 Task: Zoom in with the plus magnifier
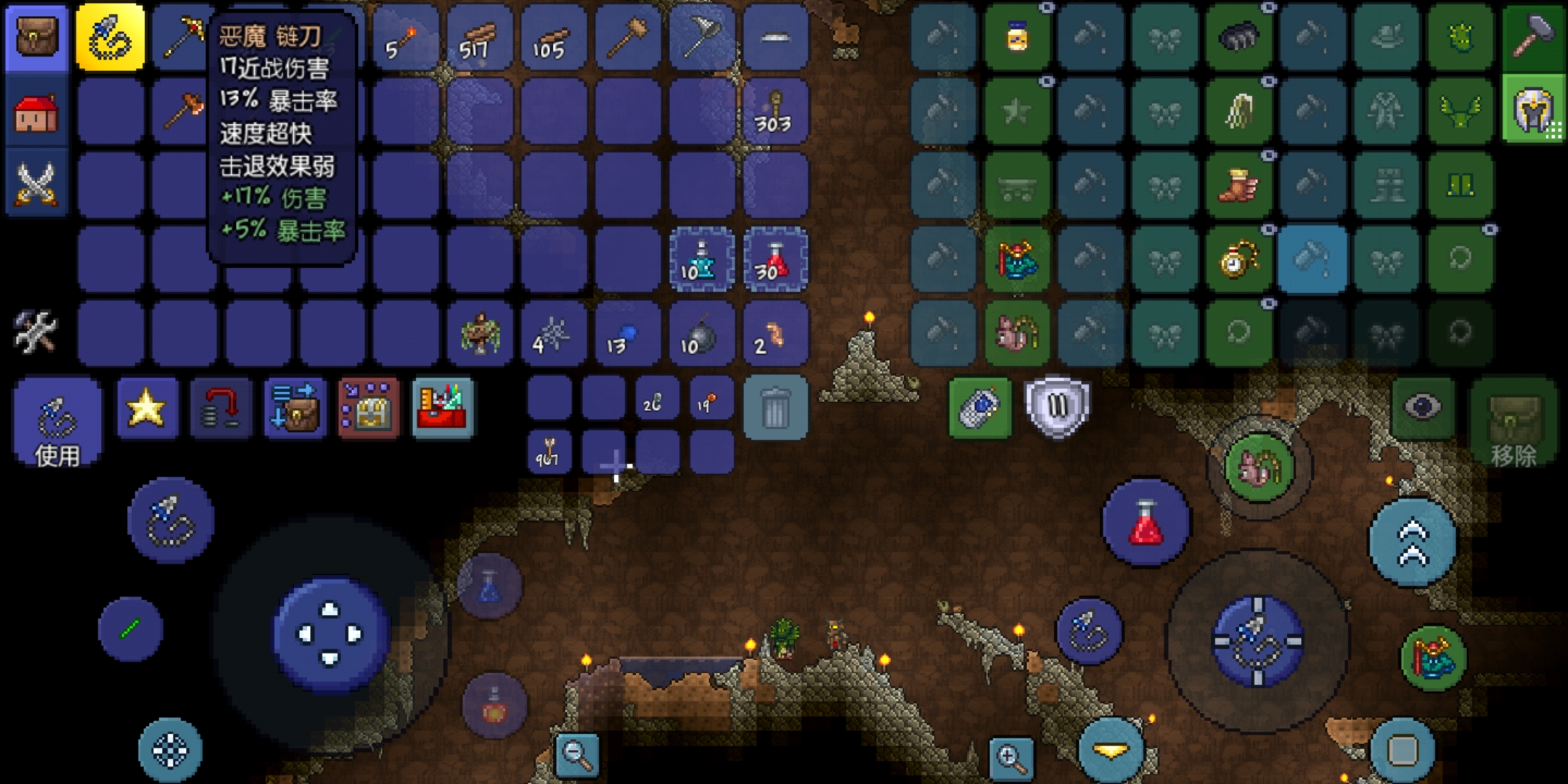coord(1010,758)
